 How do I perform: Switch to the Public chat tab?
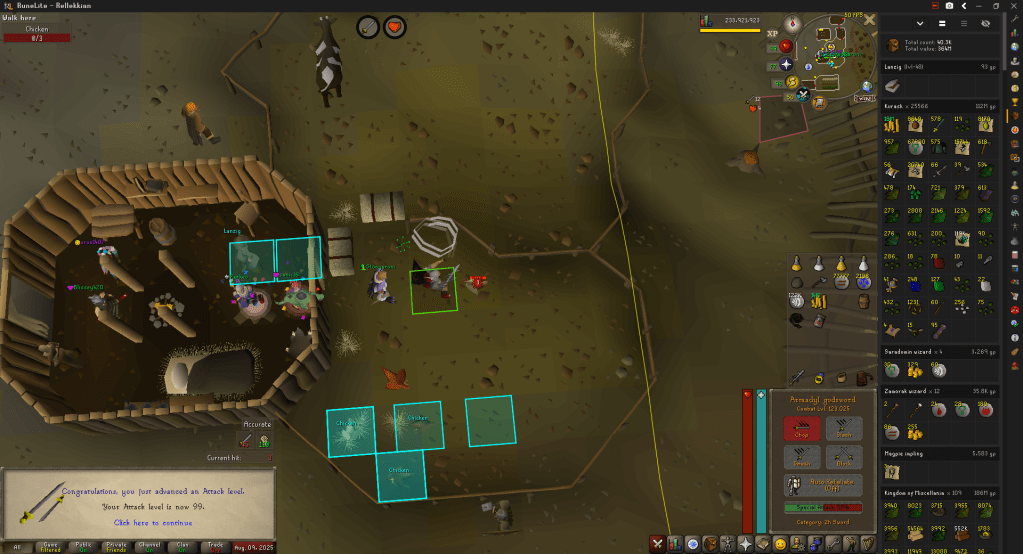click(83, 546)
